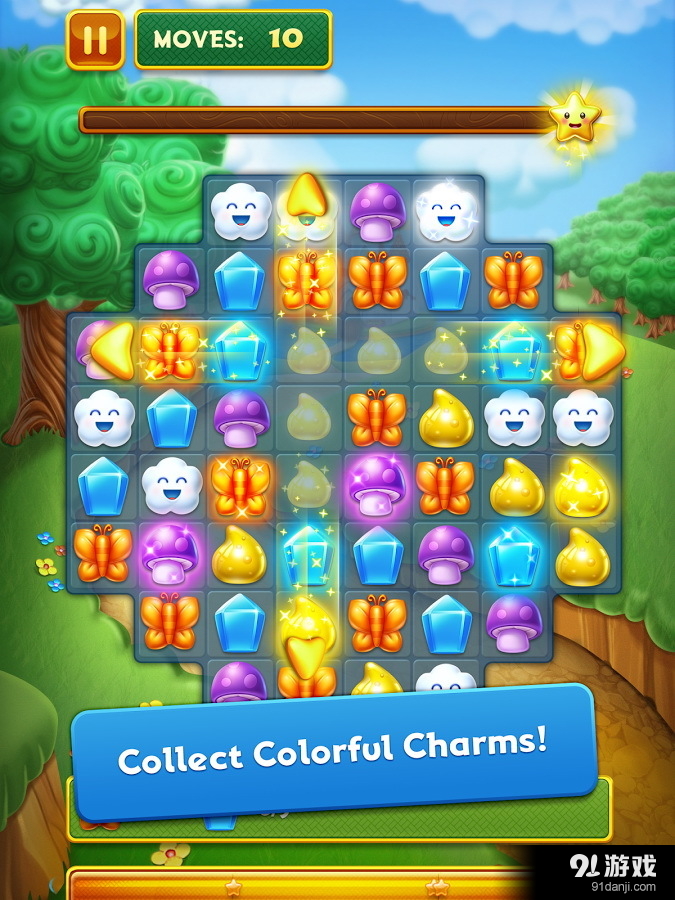Select the glowing white cloud charm

click(x=446, y=209)
